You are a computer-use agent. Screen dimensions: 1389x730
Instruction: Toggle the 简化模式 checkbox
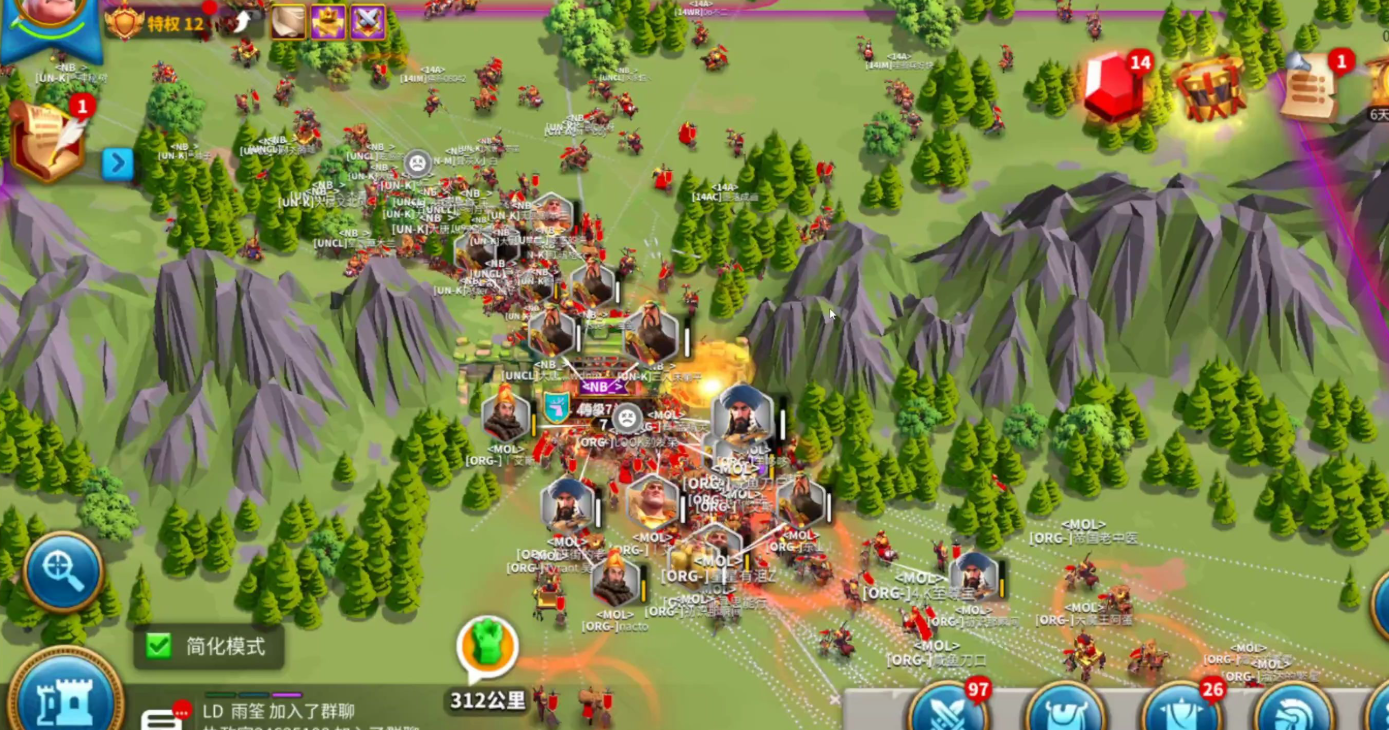159,646
